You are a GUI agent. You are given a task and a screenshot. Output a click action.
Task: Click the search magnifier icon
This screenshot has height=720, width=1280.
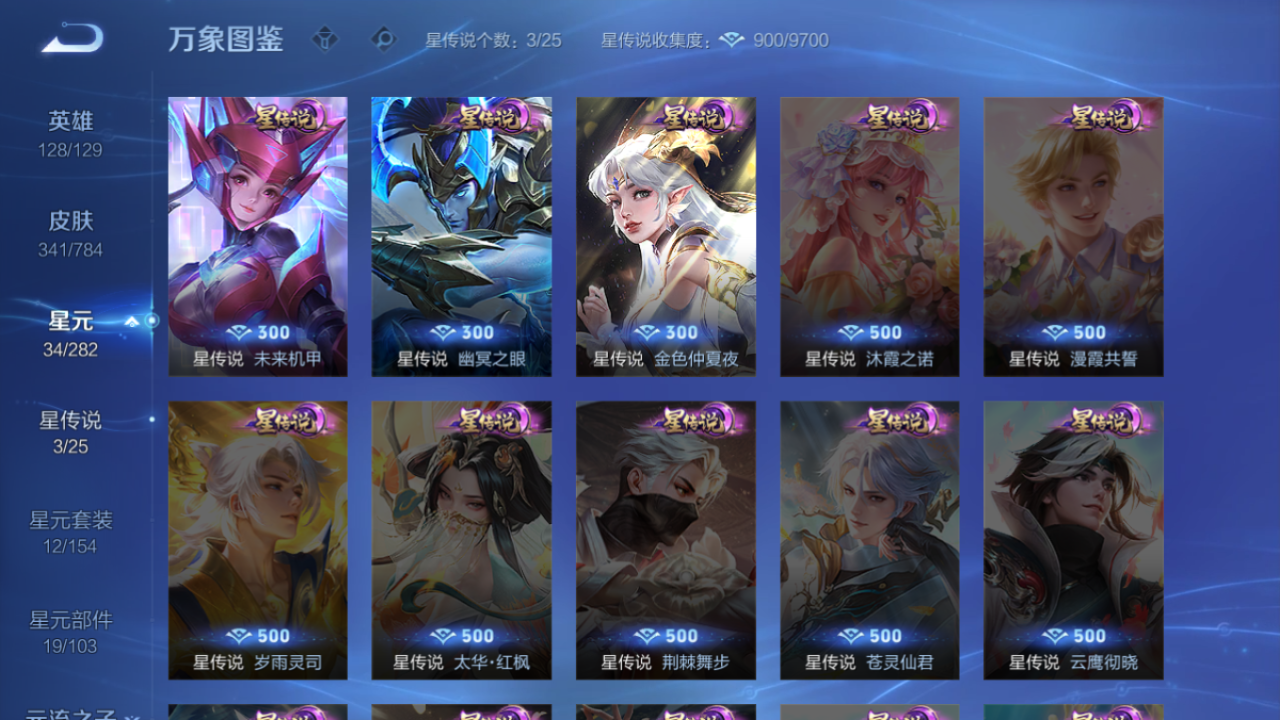point(382,40)
